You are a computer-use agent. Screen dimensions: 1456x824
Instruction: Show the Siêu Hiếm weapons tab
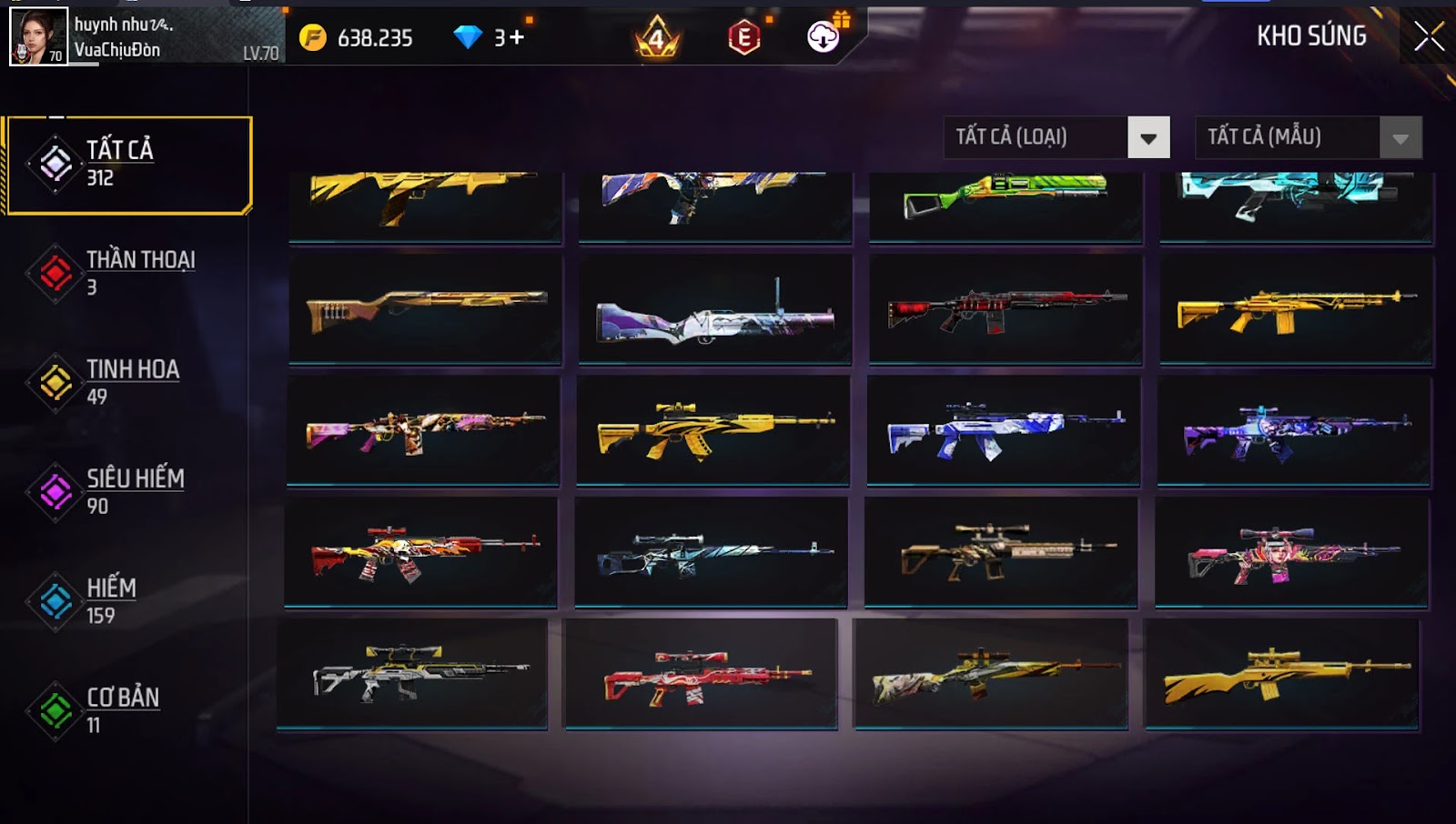tap(128, 491)
